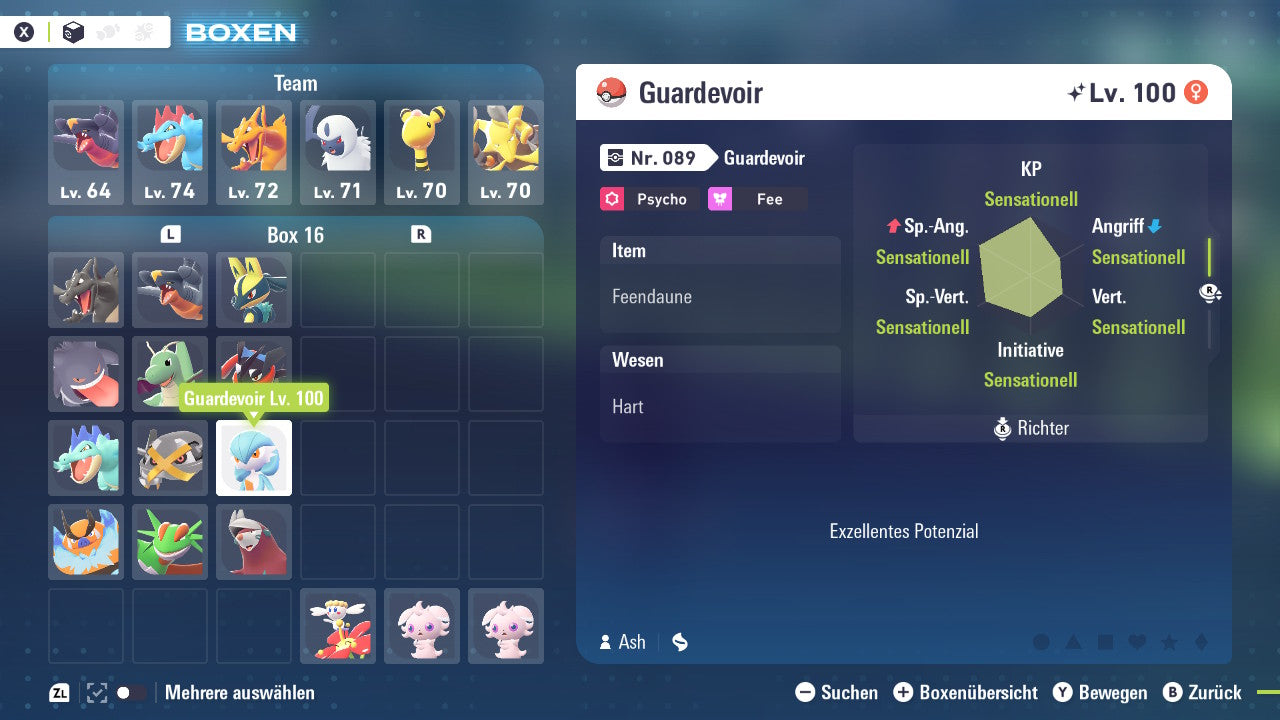Image resolution: width=1280 pixels, height=720 pixels.
Task: Click the female gender symbol near Lv. 100
Action: pyautogui.click(x=1196, y=92)
